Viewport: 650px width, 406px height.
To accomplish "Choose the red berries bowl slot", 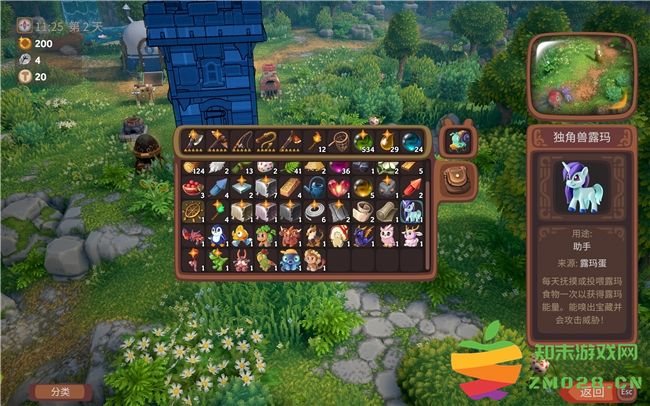I will (x=193, y=187).
